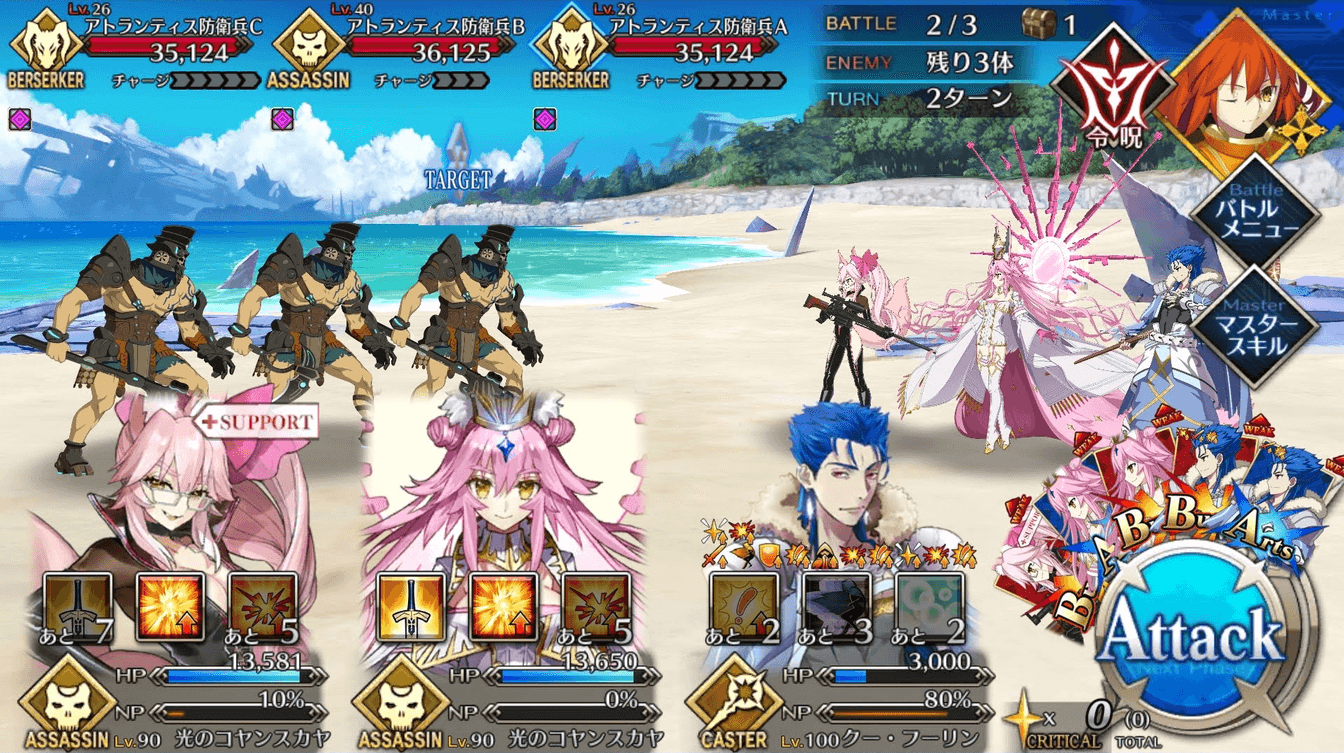The image size is (1344, 753).
Task: Inspect Cú Chulainn's green rune skill
Action: [x=929, y=607]
